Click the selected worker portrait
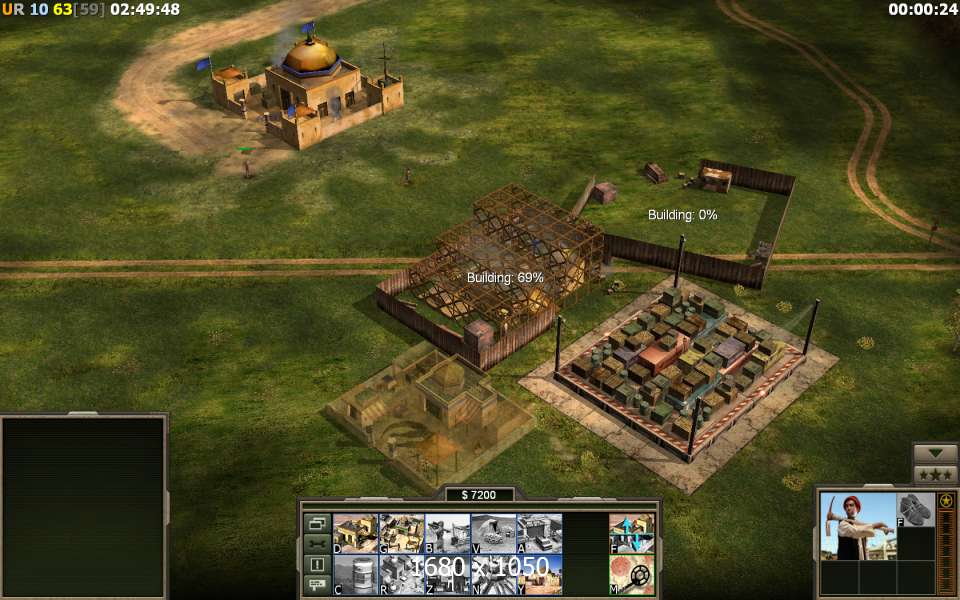This screenshot has width=960, height=600. pyautogui.click(x=858, y=525)
